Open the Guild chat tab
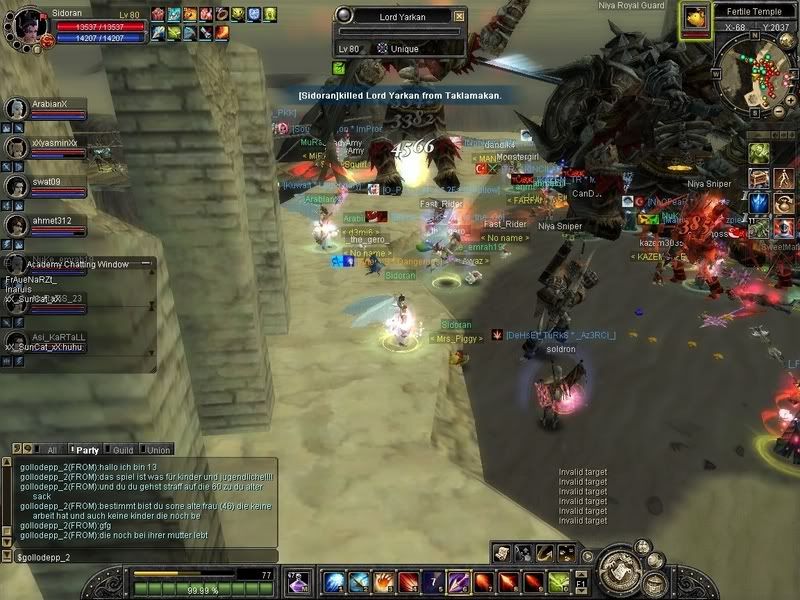The width and height of the screenshot is (800, 600). coord(122,450)
